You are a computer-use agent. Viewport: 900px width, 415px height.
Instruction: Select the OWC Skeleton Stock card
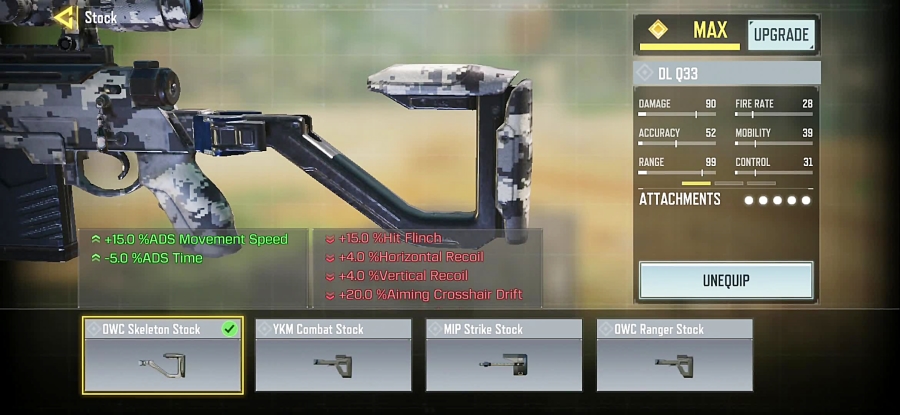(x=162, y=356)
